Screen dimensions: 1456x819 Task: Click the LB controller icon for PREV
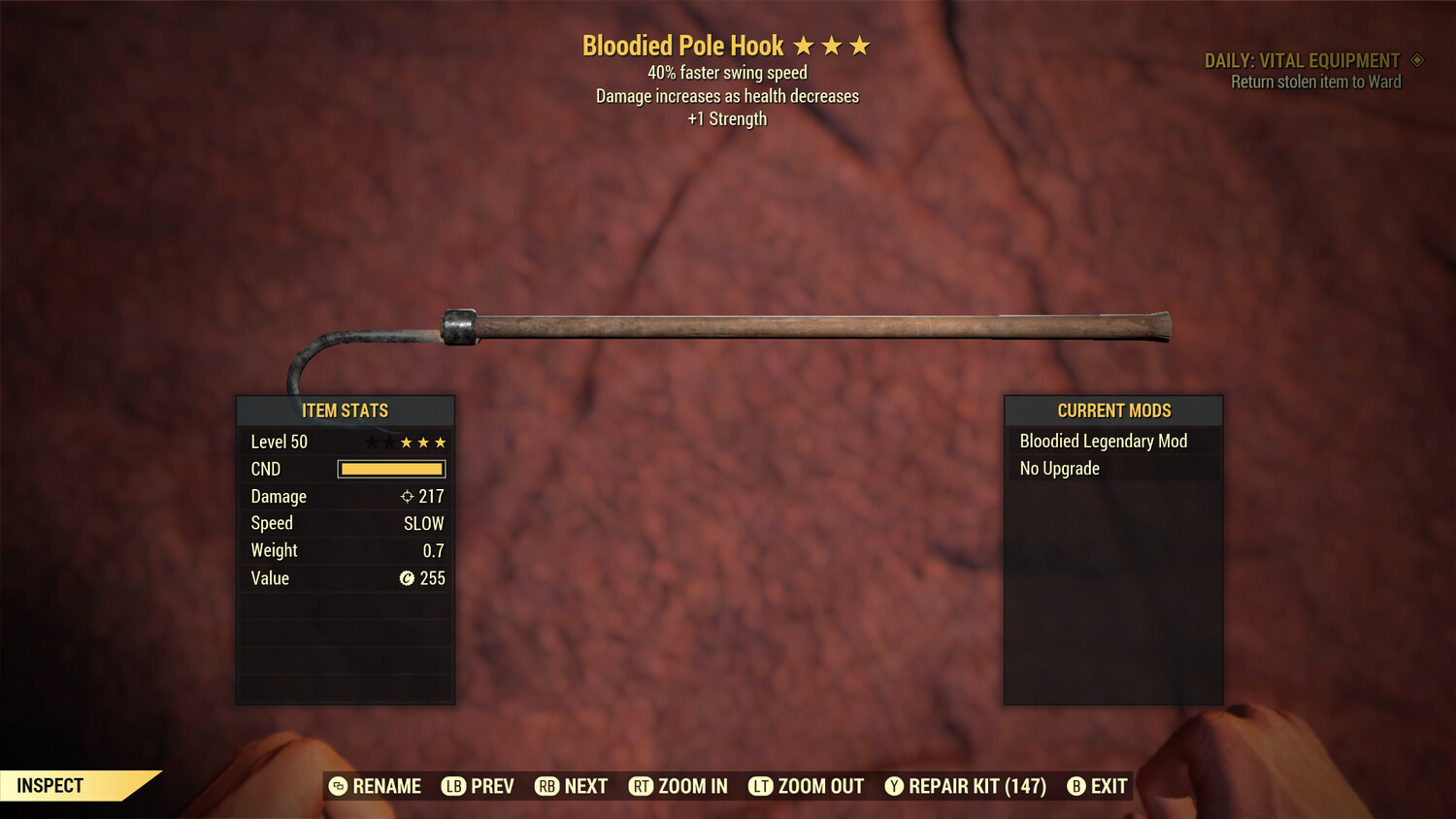(451, 786)
